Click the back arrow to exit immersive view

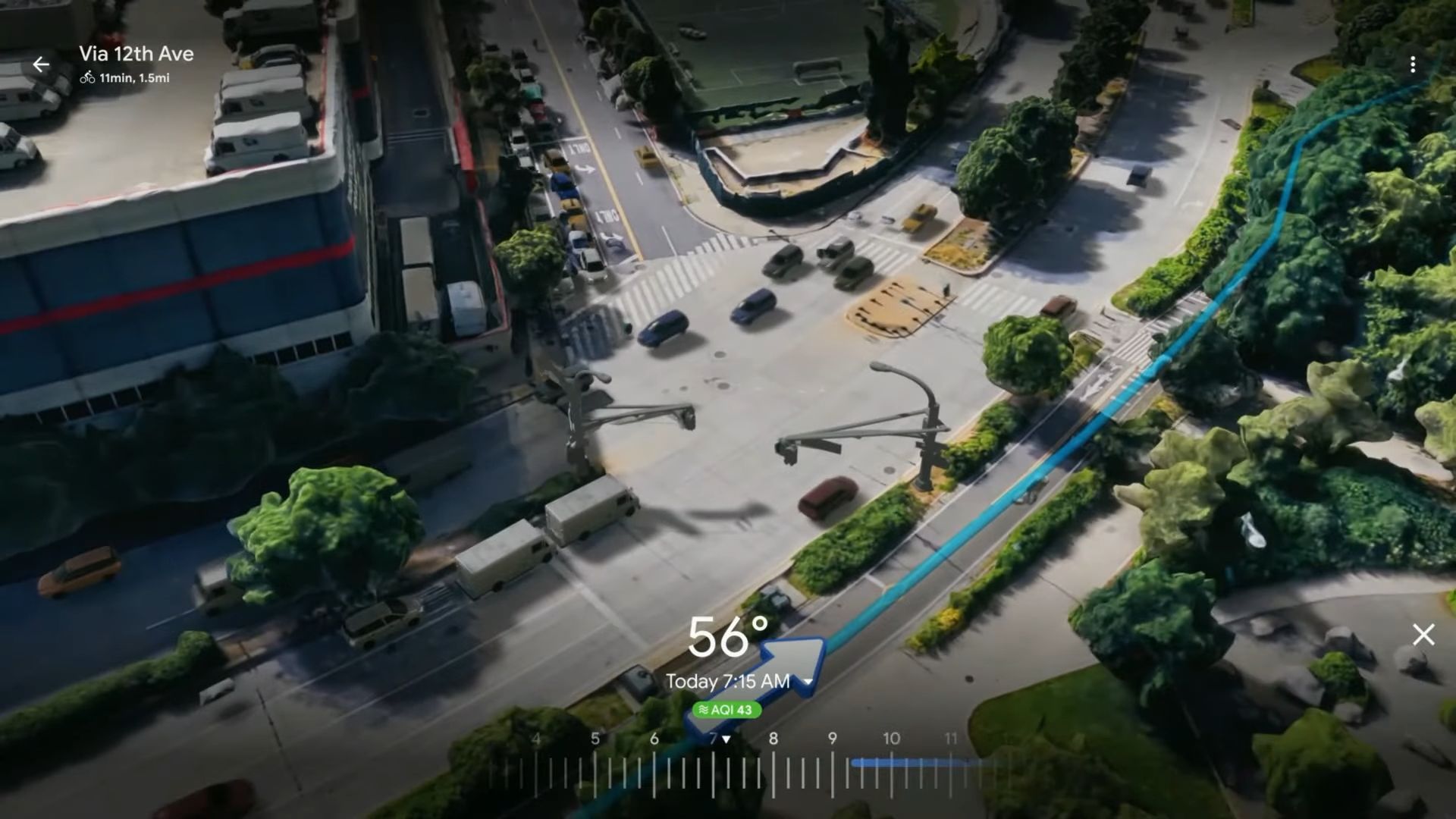point(41,64)
